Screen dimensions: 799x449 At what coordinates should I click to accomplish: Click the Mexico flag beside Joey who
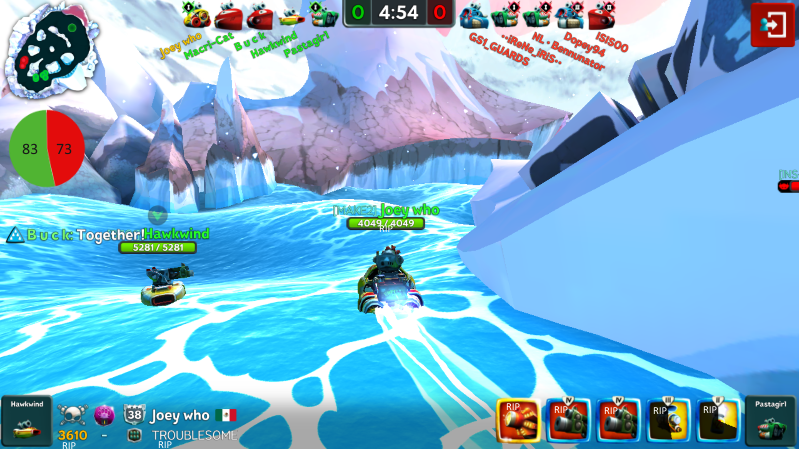click(227, 415)
